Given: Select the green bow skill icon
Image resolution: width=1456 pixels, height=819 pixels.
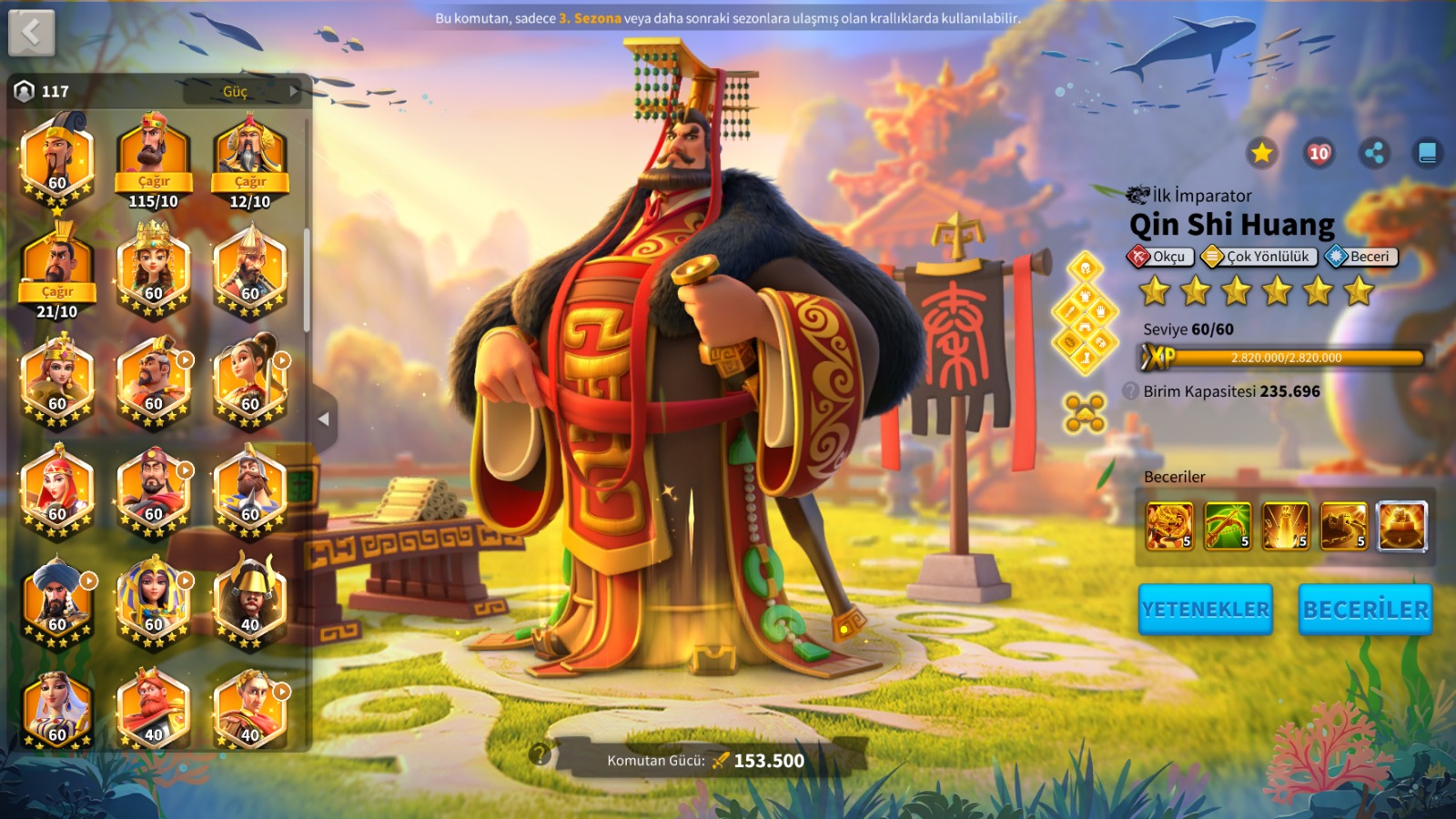Looking at the screenshot, I should pyautogui.click(x=1228, y=525).
